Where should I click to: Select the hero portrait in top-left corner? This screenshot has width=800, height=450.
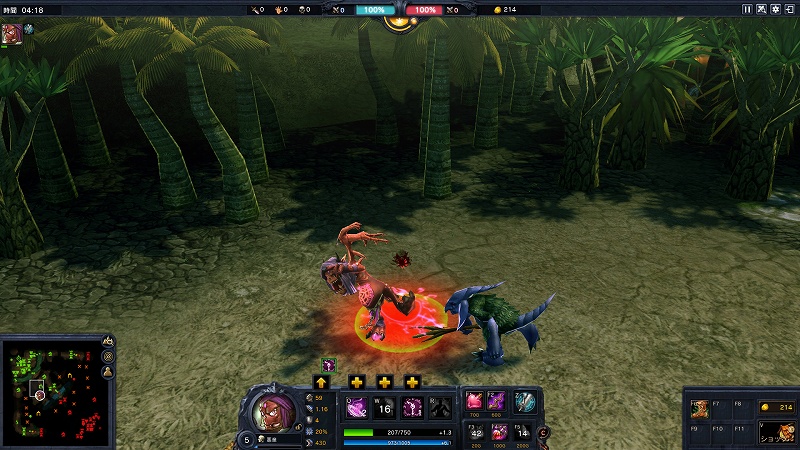(x=10, y=30)
